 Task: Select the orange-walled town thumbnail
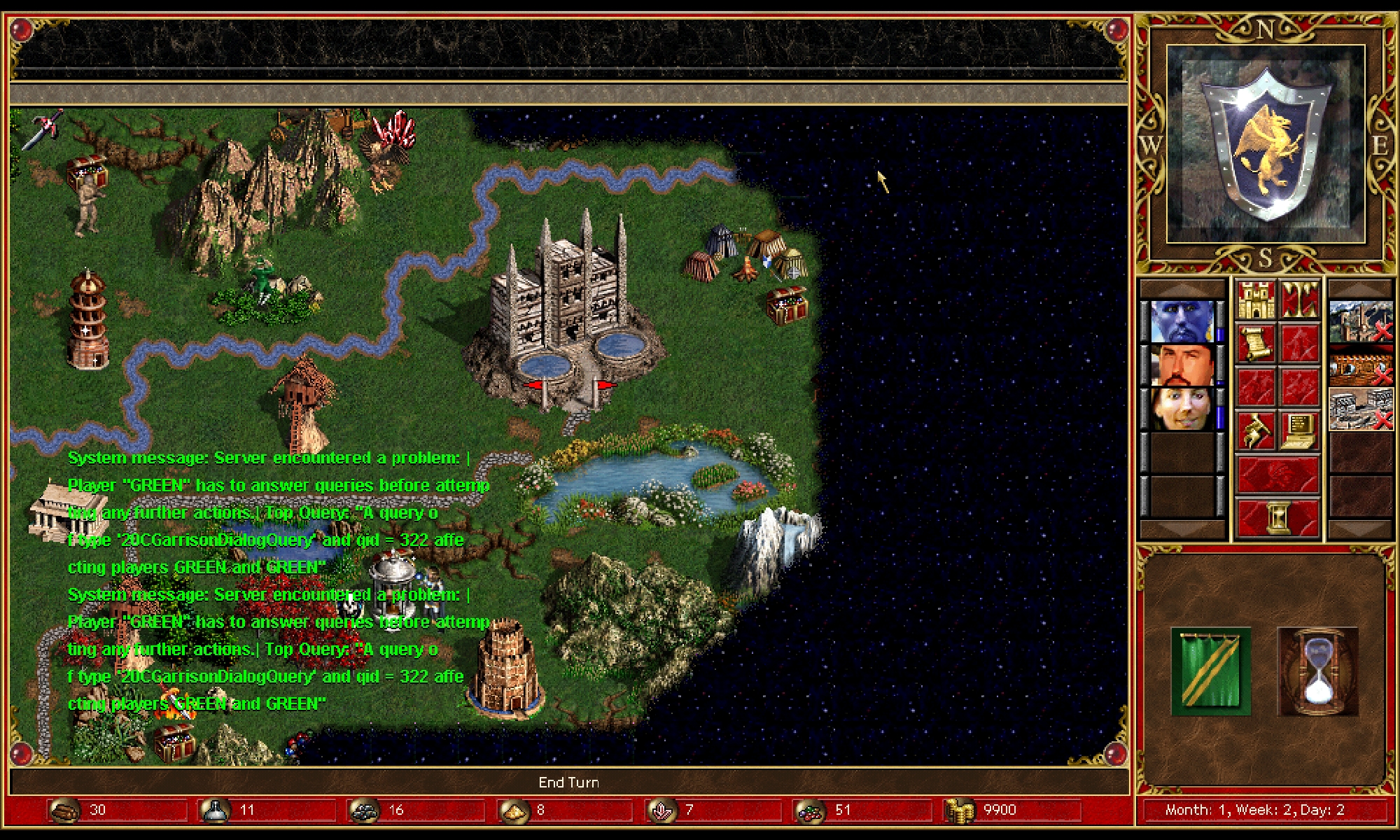[1360, 365]
